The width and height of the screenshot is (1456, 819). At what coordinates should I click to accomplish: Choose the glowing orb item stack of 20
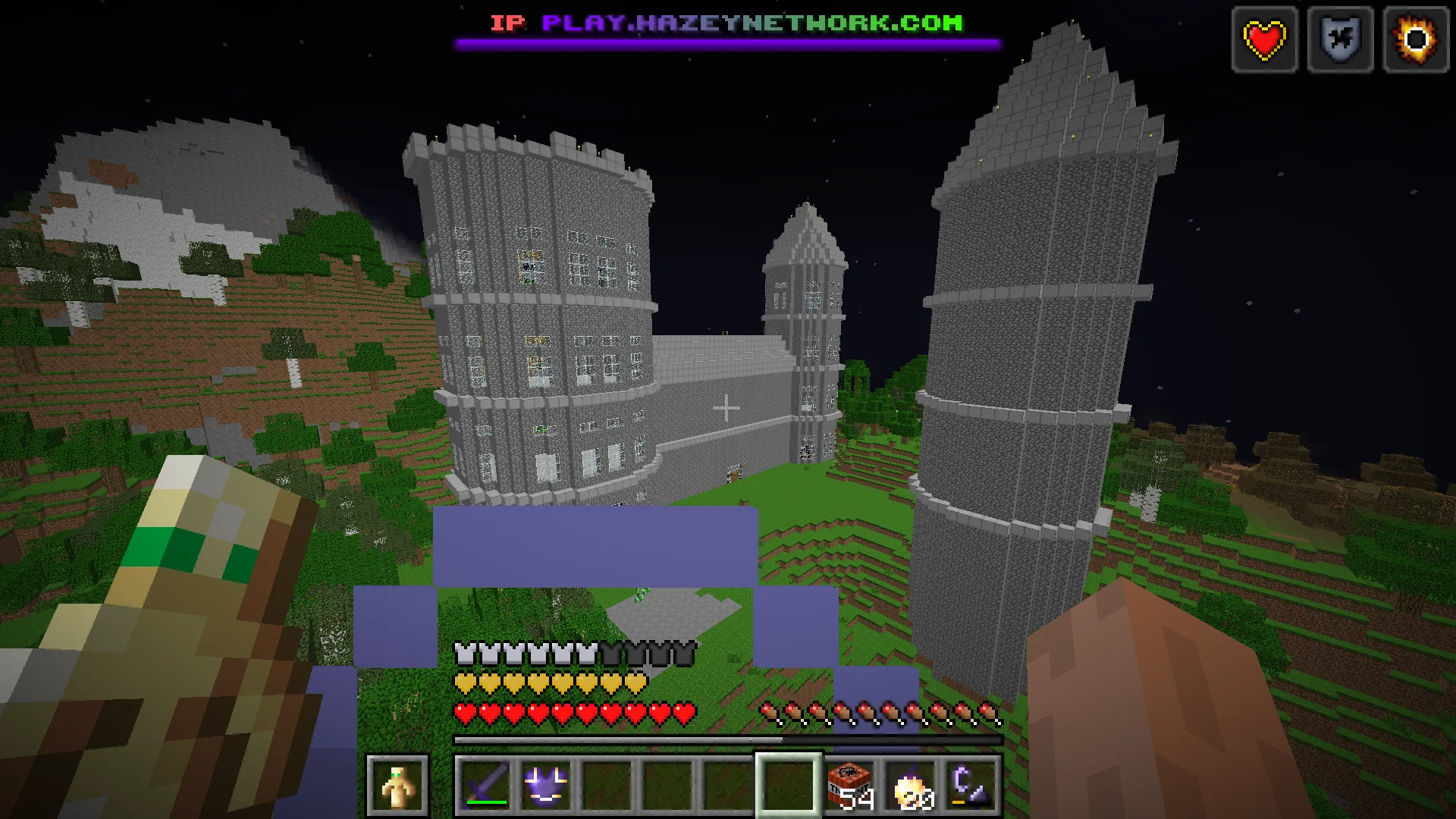click(911, 785)
